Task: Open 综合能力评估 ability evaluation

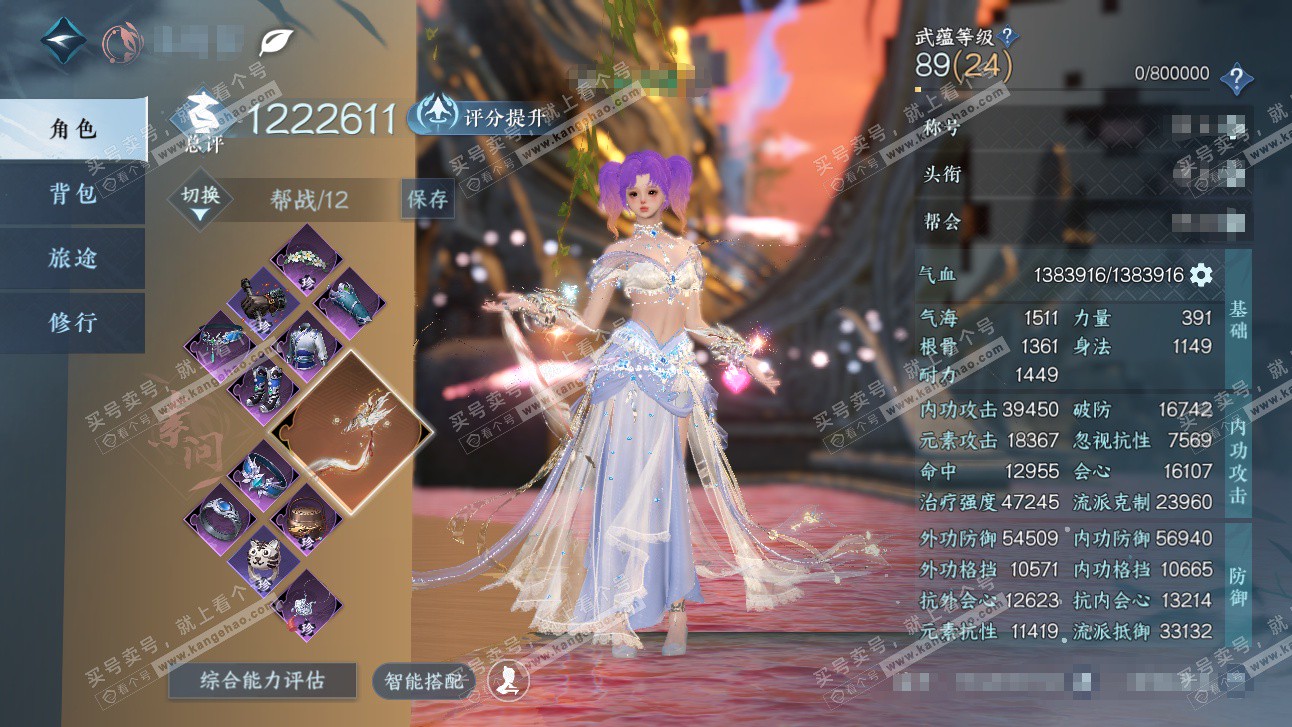Action: [262, 681]
